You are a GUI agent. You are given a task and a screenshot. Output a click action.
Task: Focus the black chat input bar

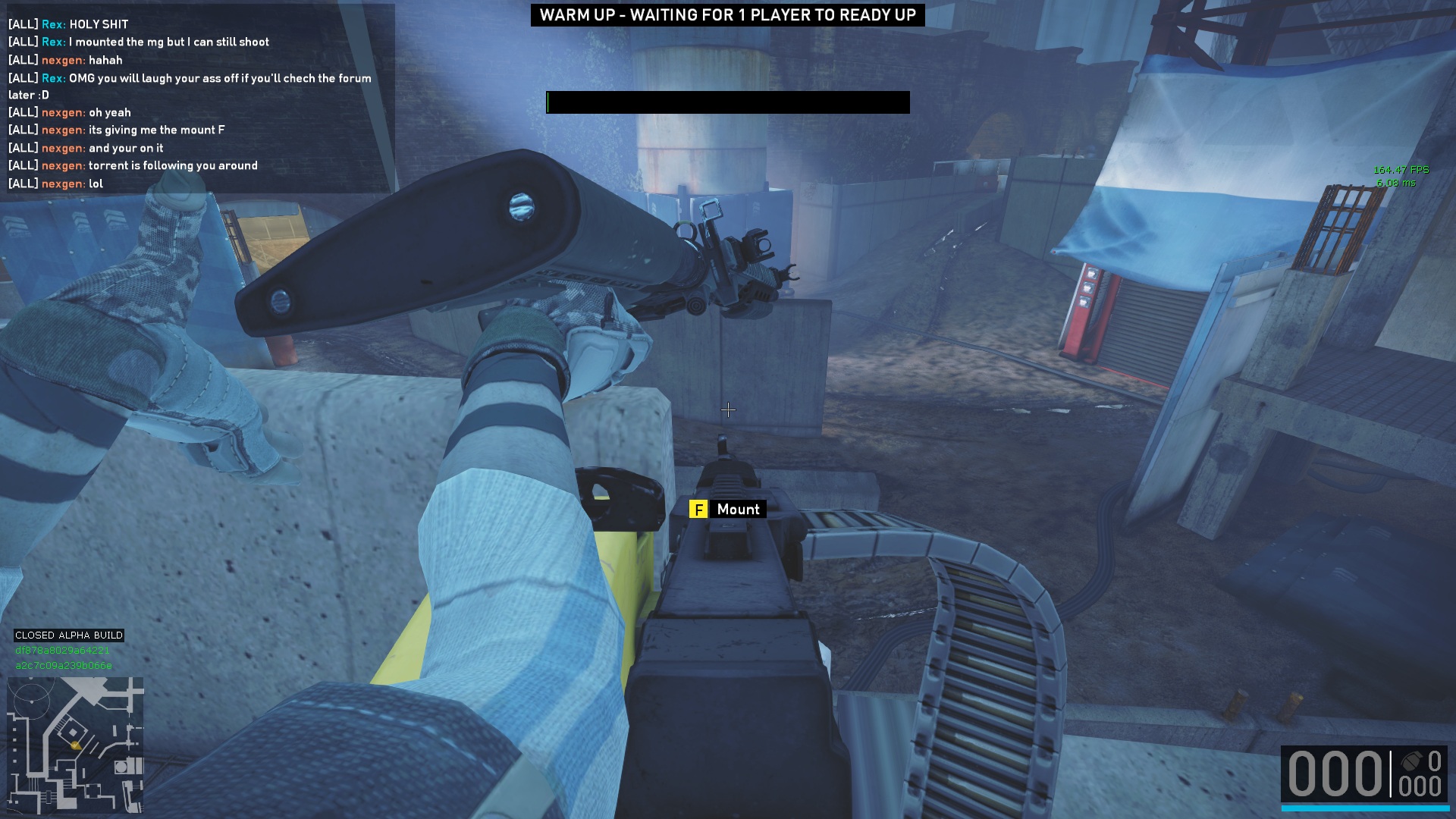pyautogui.click(x=727, y=102)
